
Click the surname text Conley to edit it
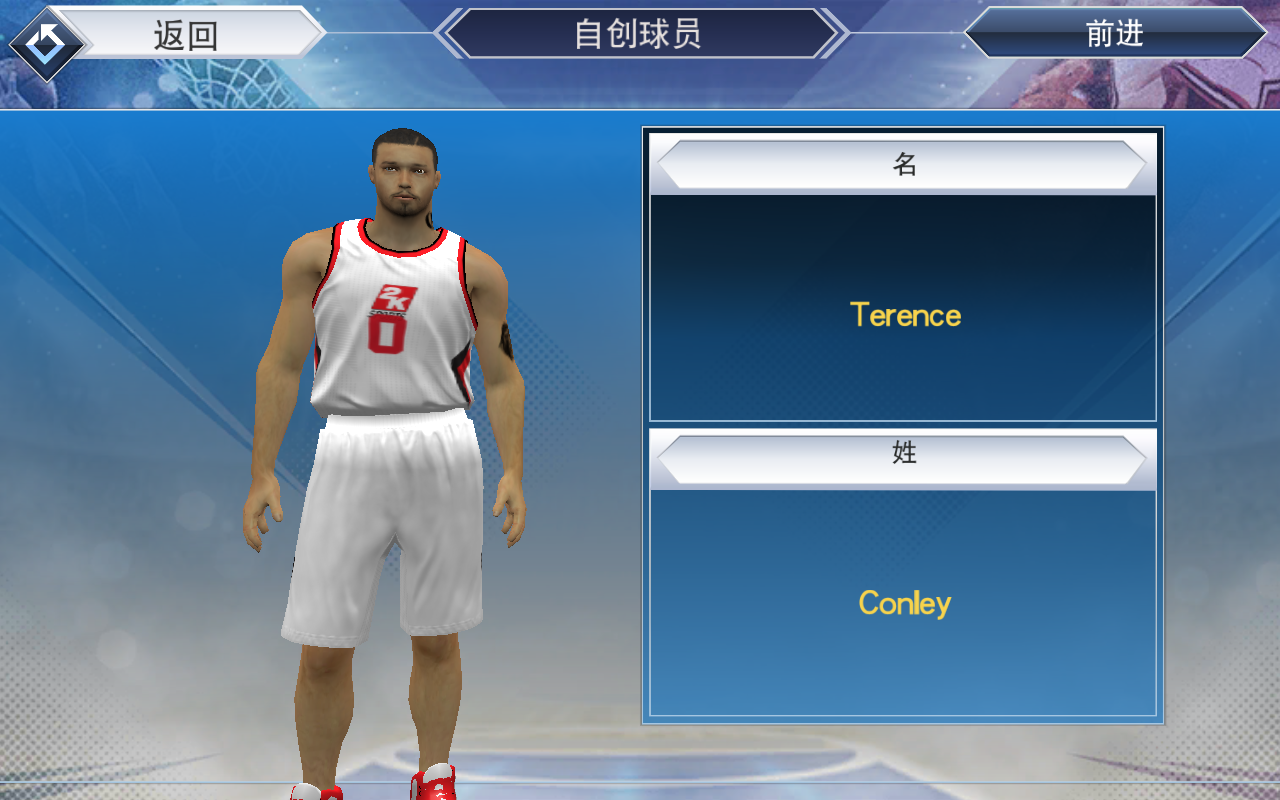click(903, 603)
